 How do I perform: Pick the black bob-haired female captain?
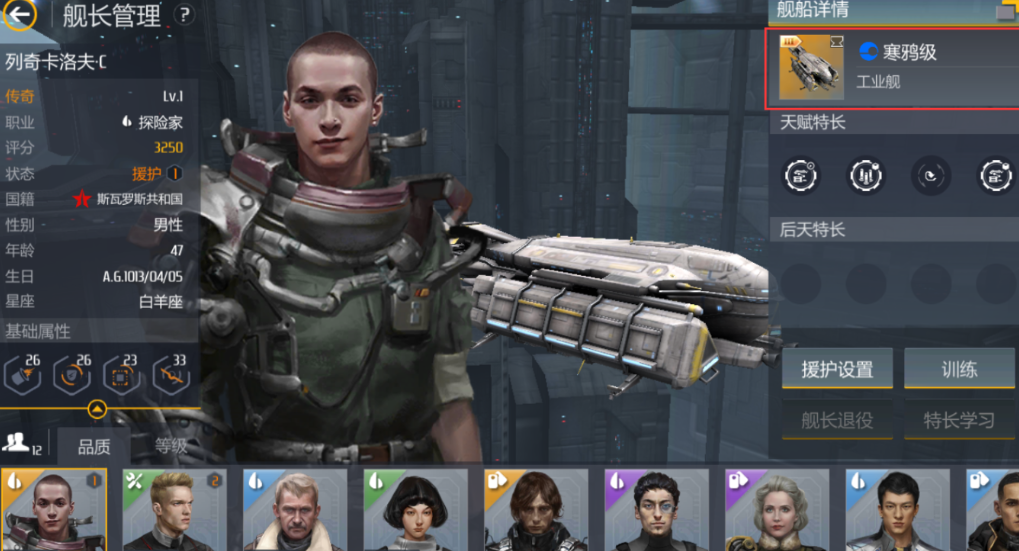(x=415, y=510)
